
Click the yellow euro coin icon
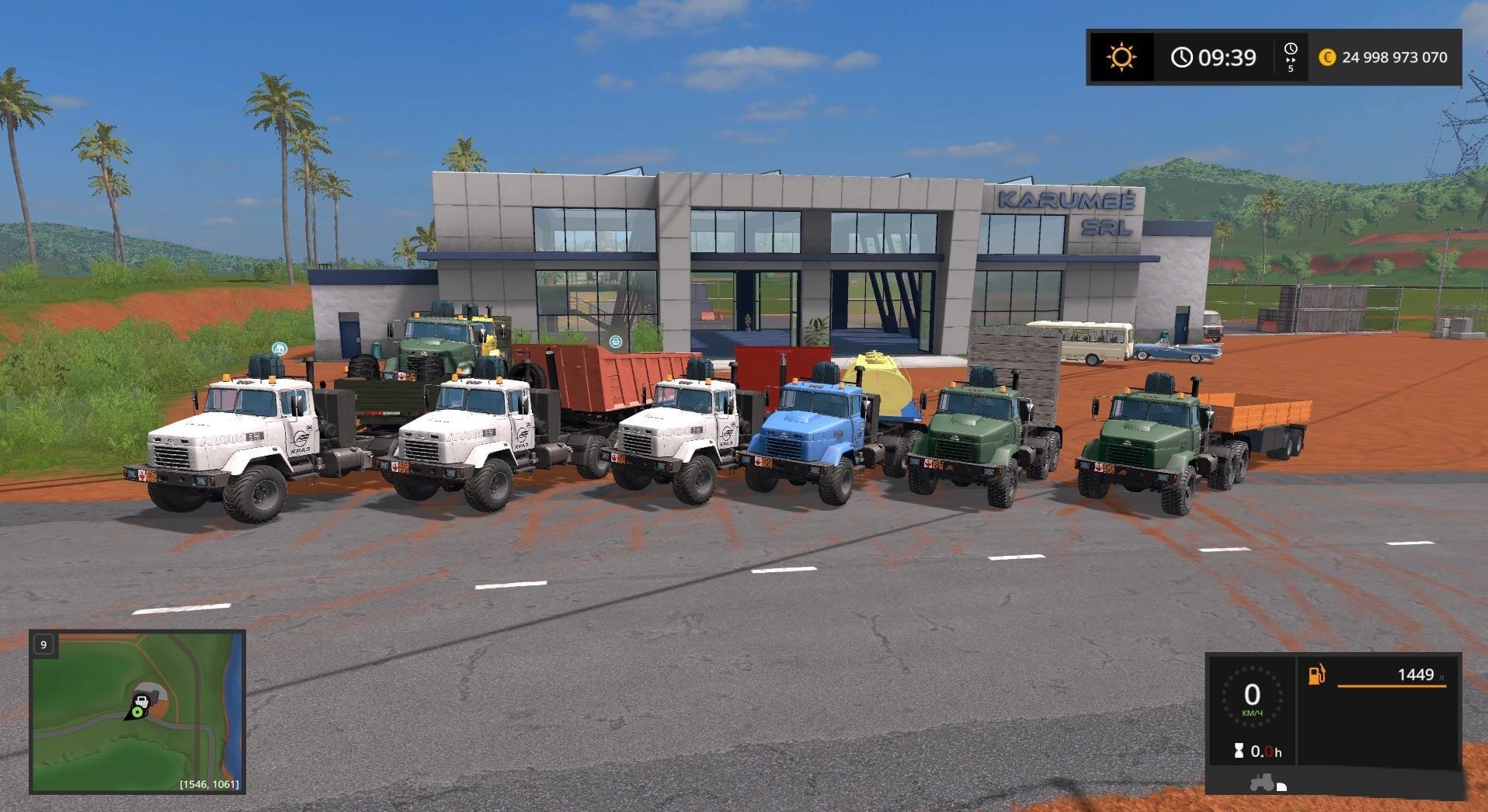pyautogui.click(x=1326, y=57)
